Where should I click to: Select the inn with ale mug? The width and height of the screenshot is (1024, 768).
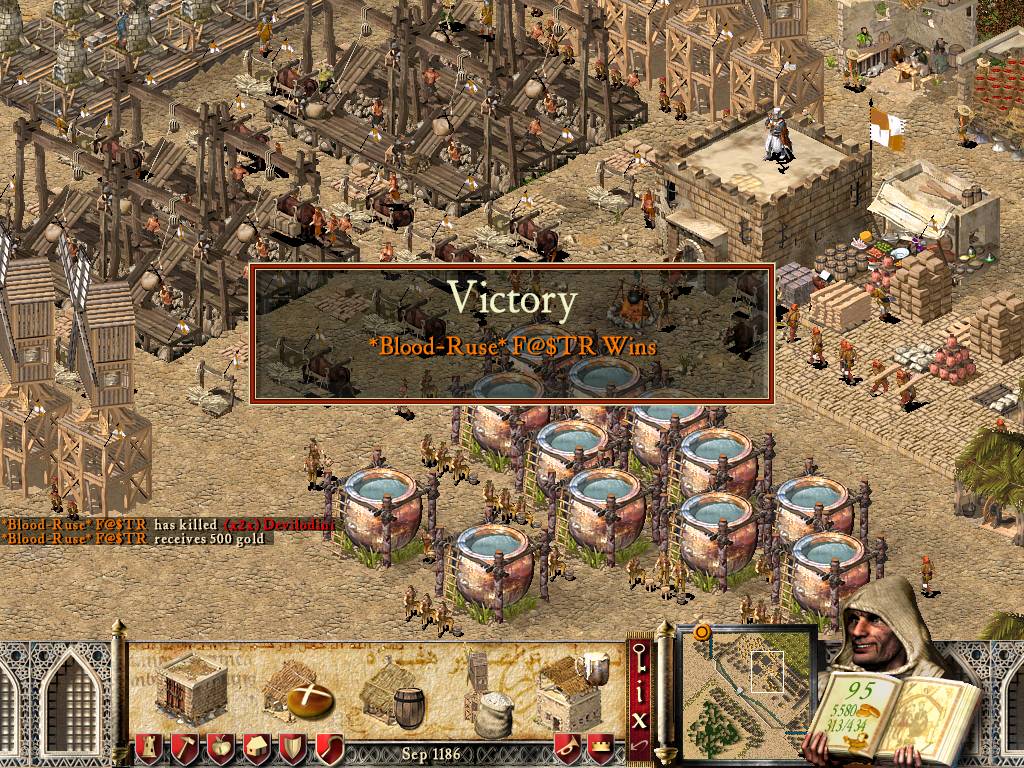[x=570, y=690]
